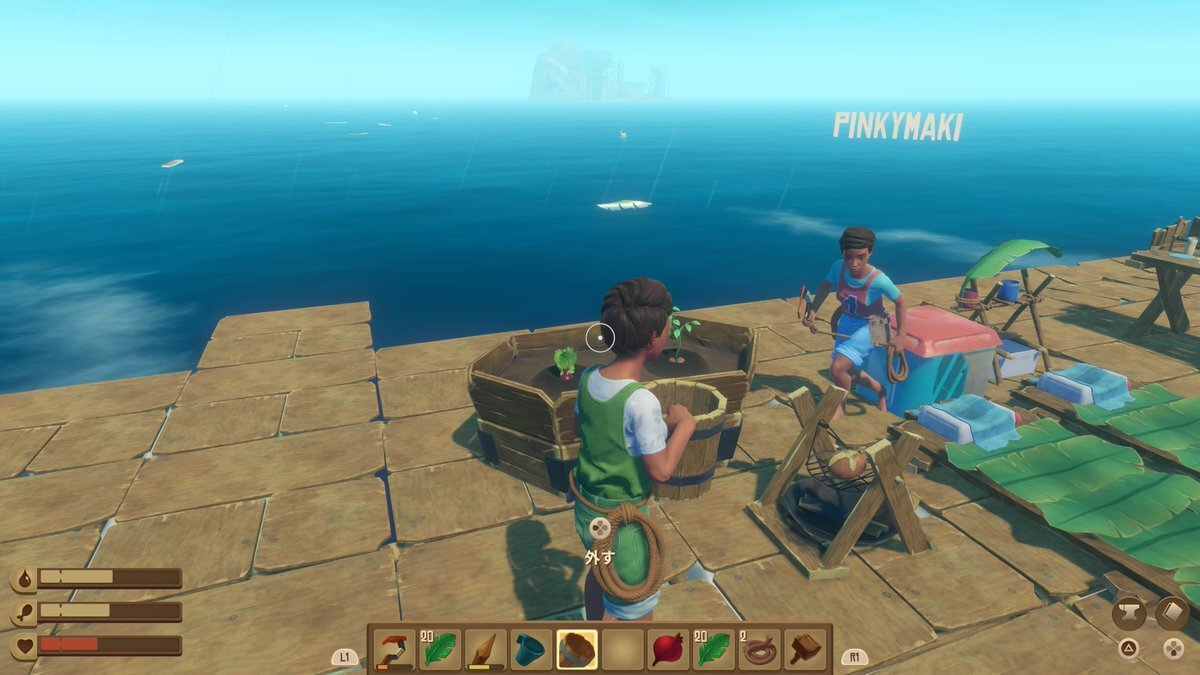The width and height of the screenshot is (1200, 675).
Task: Pick the red beet in the hotbar
Action: coord(668,650)
